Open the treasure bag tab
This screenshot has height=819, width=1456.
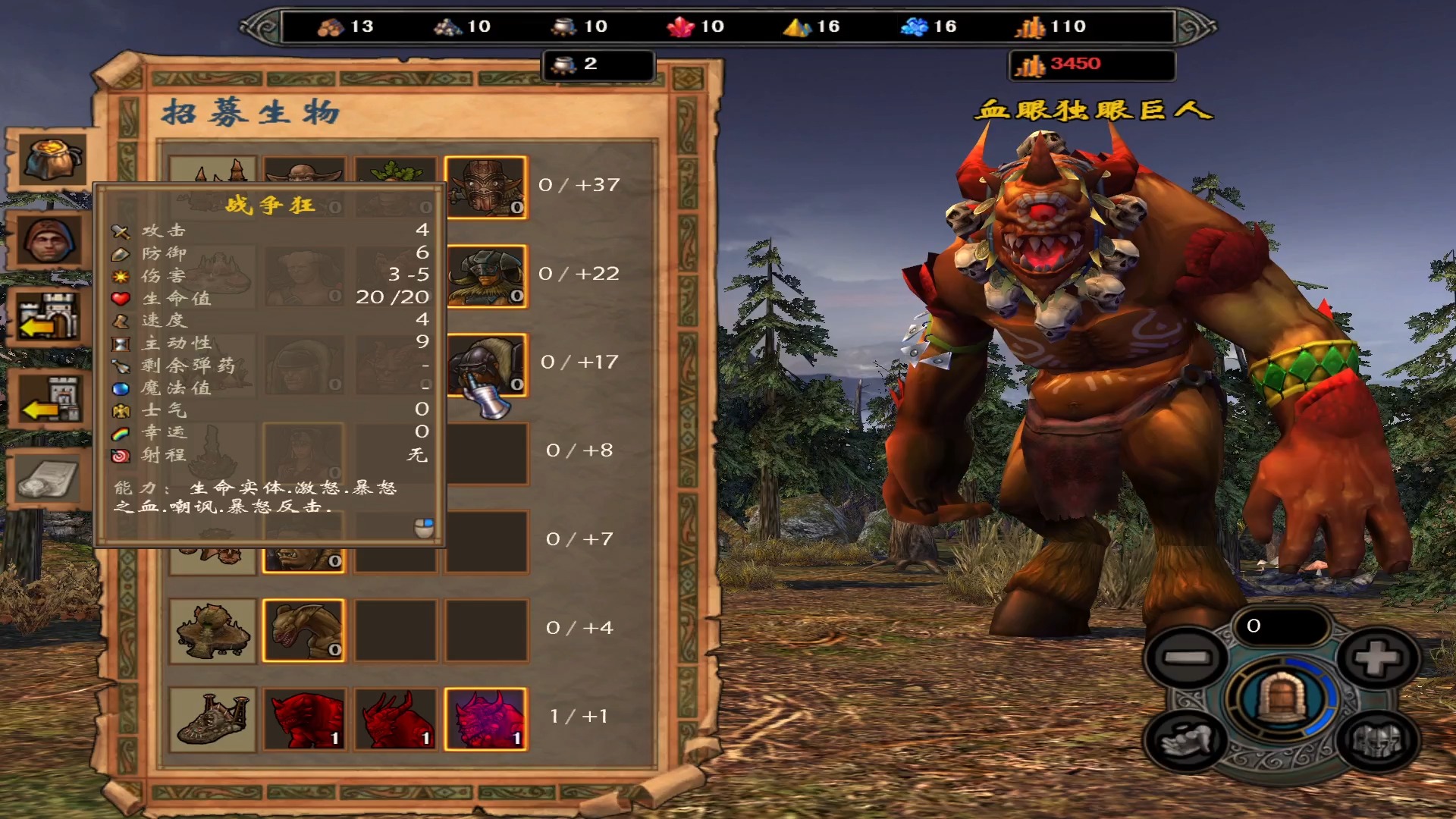[50, 159]
